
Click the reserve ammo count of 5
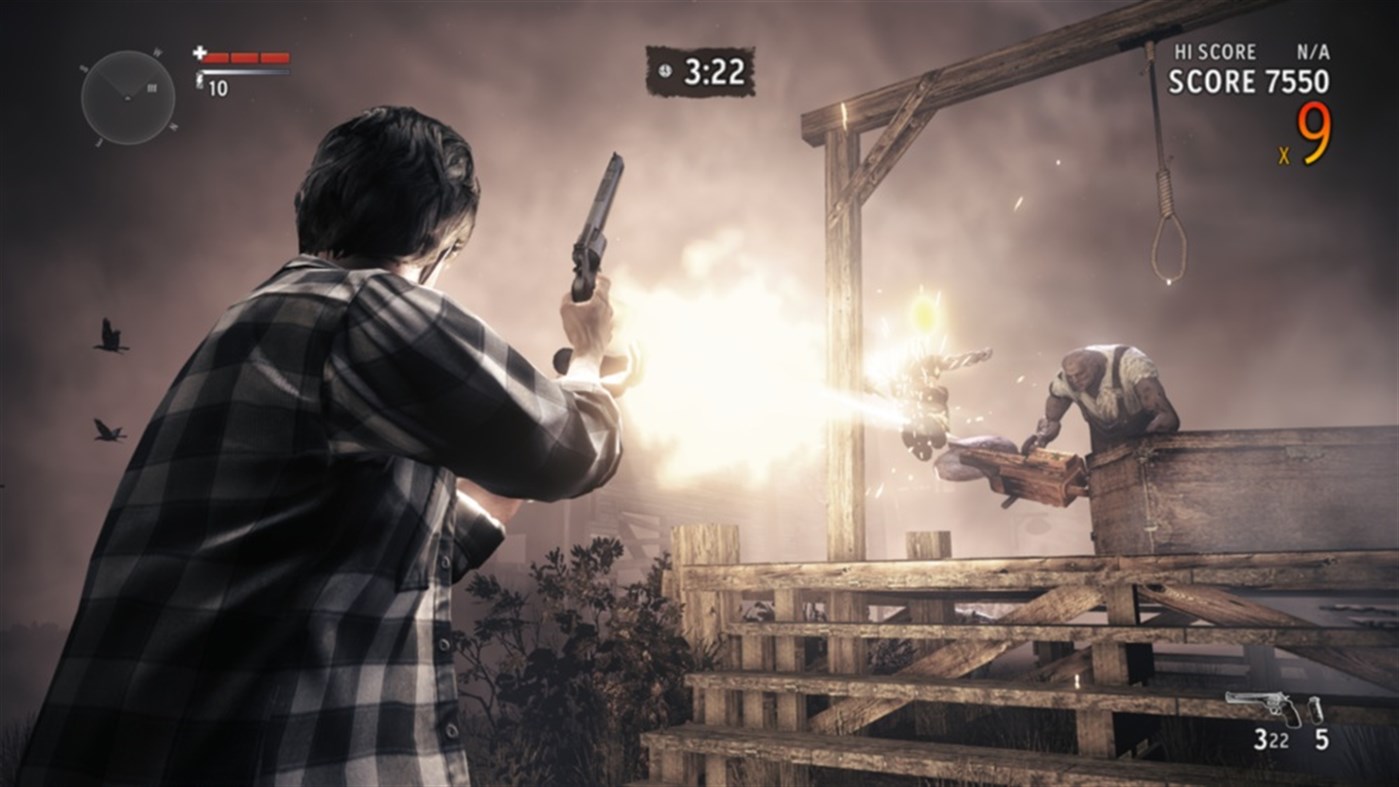tap(1322, 738)
